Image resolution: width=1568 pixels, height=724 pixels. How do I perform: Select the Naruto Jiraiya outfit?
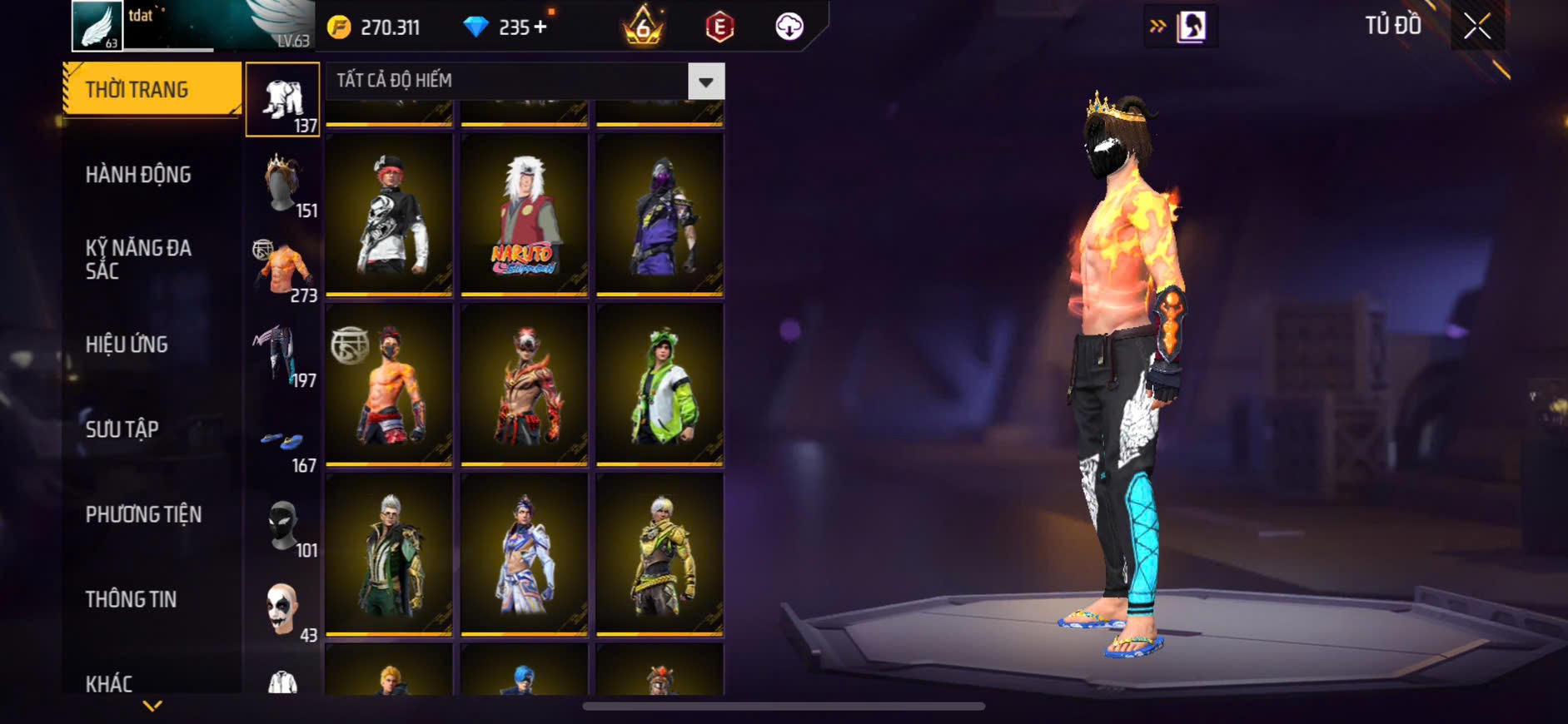[x=524, y=215]
